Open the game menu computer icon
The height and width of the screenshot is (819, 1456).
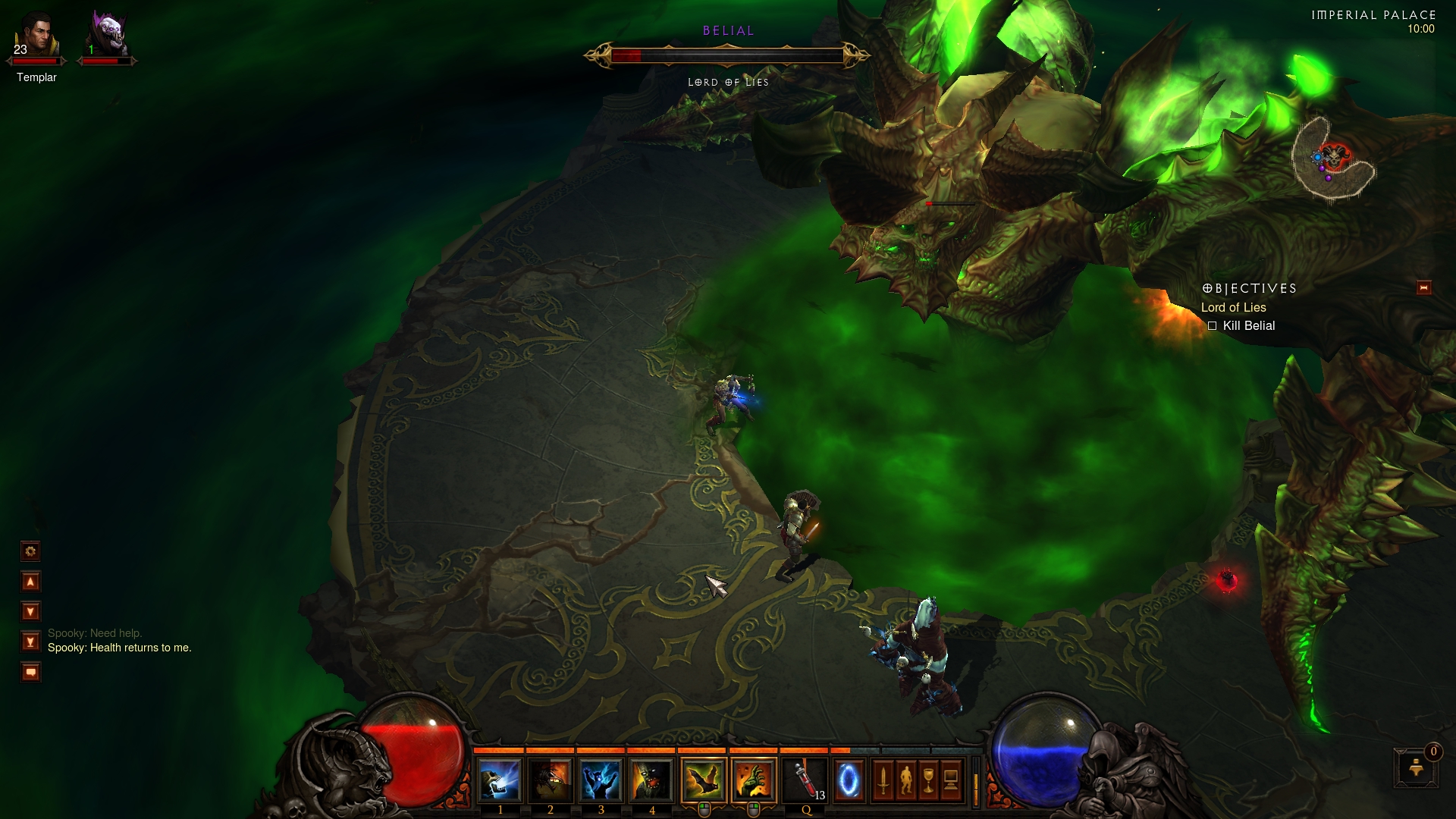(x=951, y=780)
